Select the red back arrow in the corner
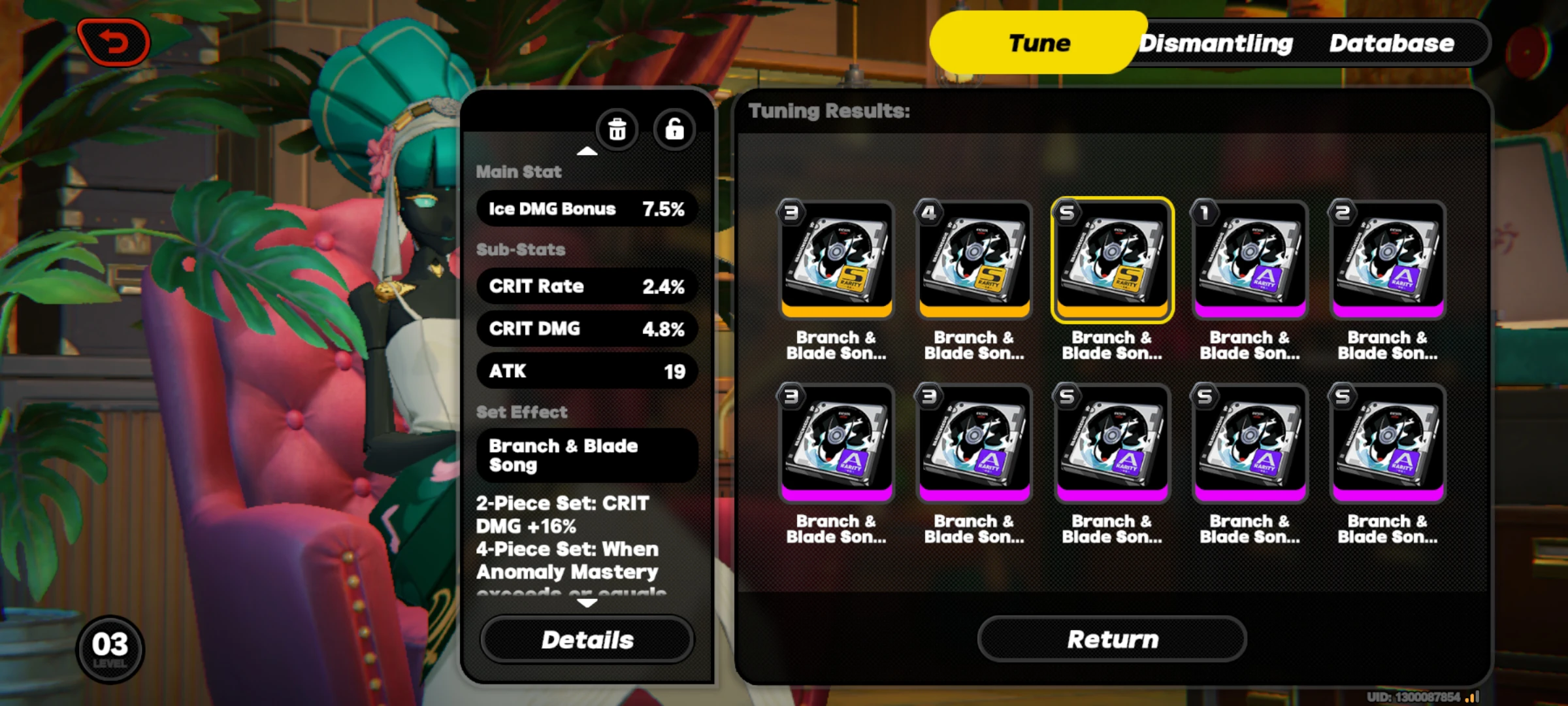The height and width of the screenshot is (706, 1568). (114, 41)
